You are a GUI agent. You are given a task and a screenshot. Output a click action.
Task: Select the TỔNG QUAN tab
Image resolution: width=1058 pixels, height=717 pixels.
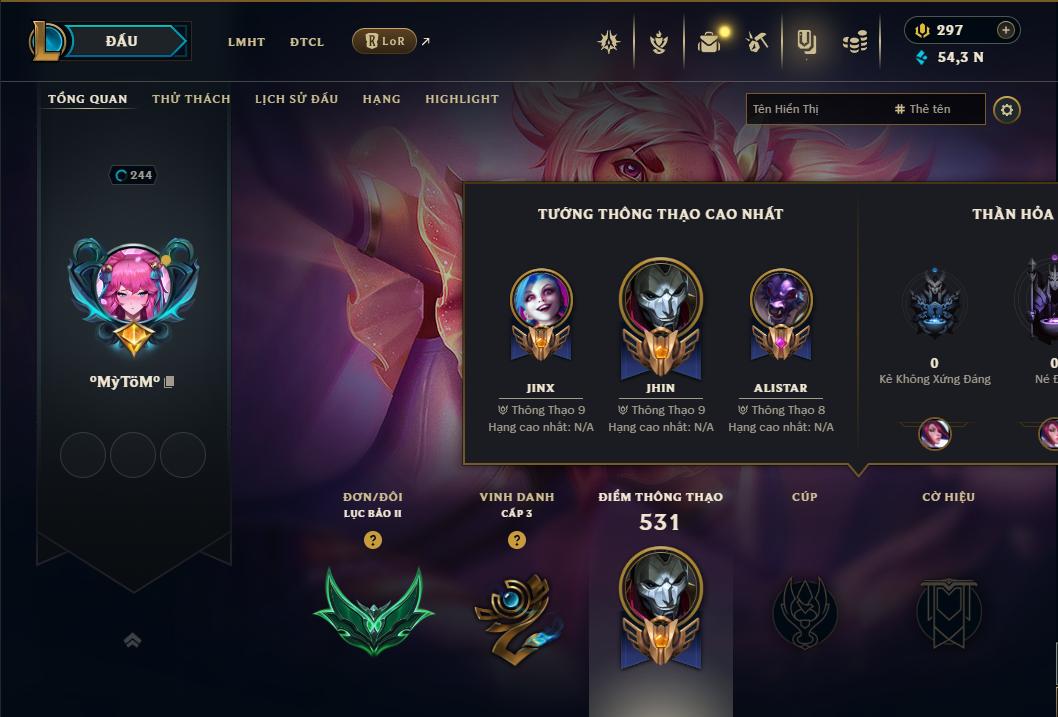point(88,99)
